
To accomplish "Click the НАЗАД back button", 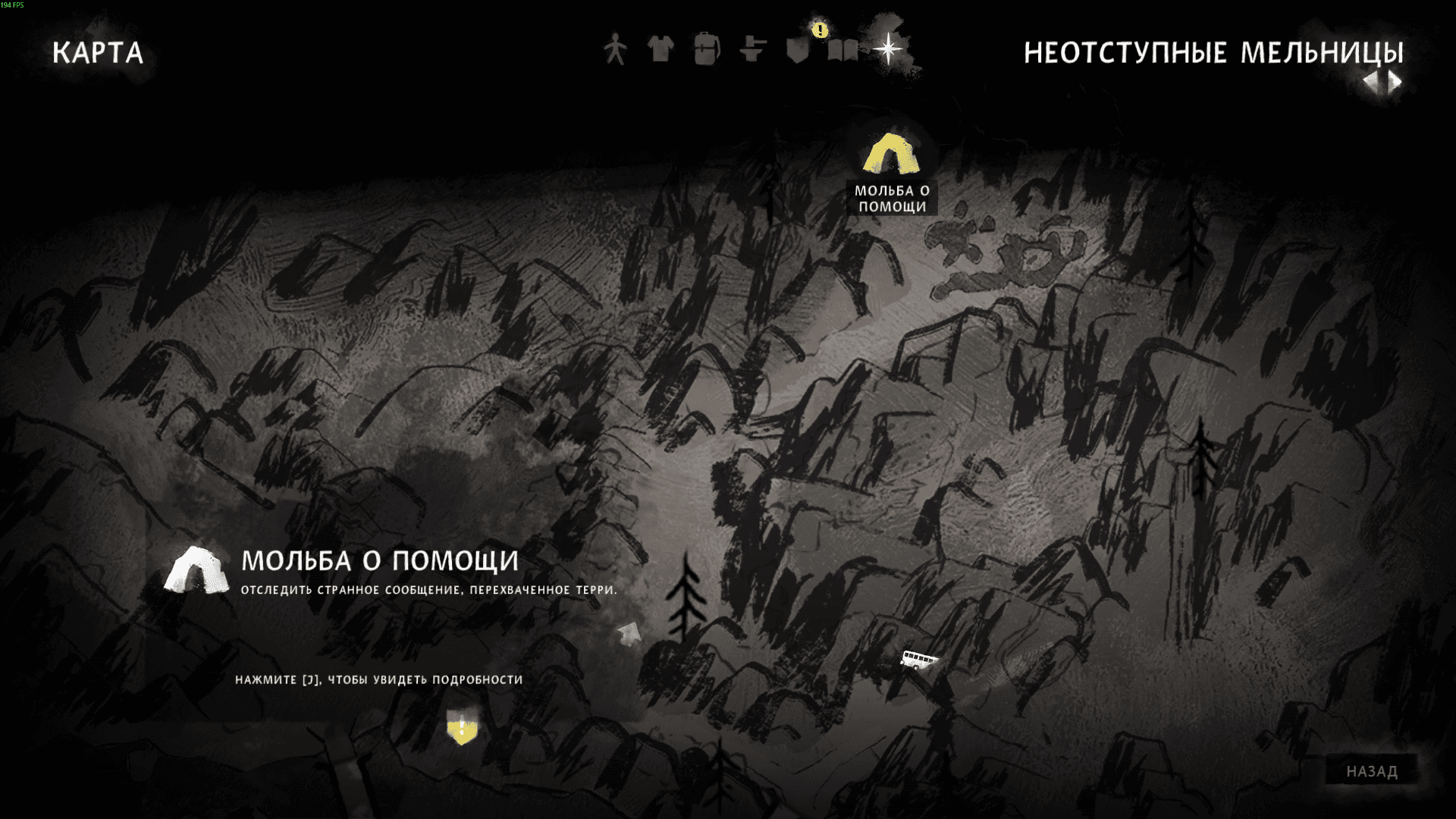I will coord(1371,771).
